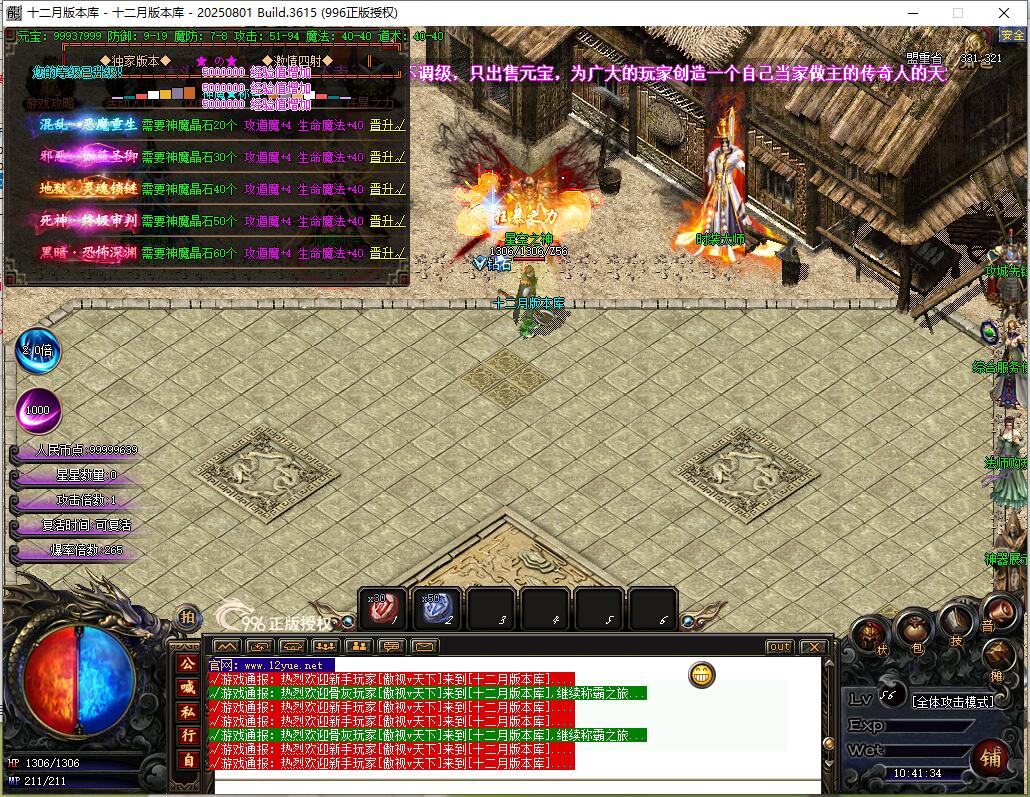Open the 拍 auction button
Viewport: 1030px width, 797px height.
pos(186,617)
